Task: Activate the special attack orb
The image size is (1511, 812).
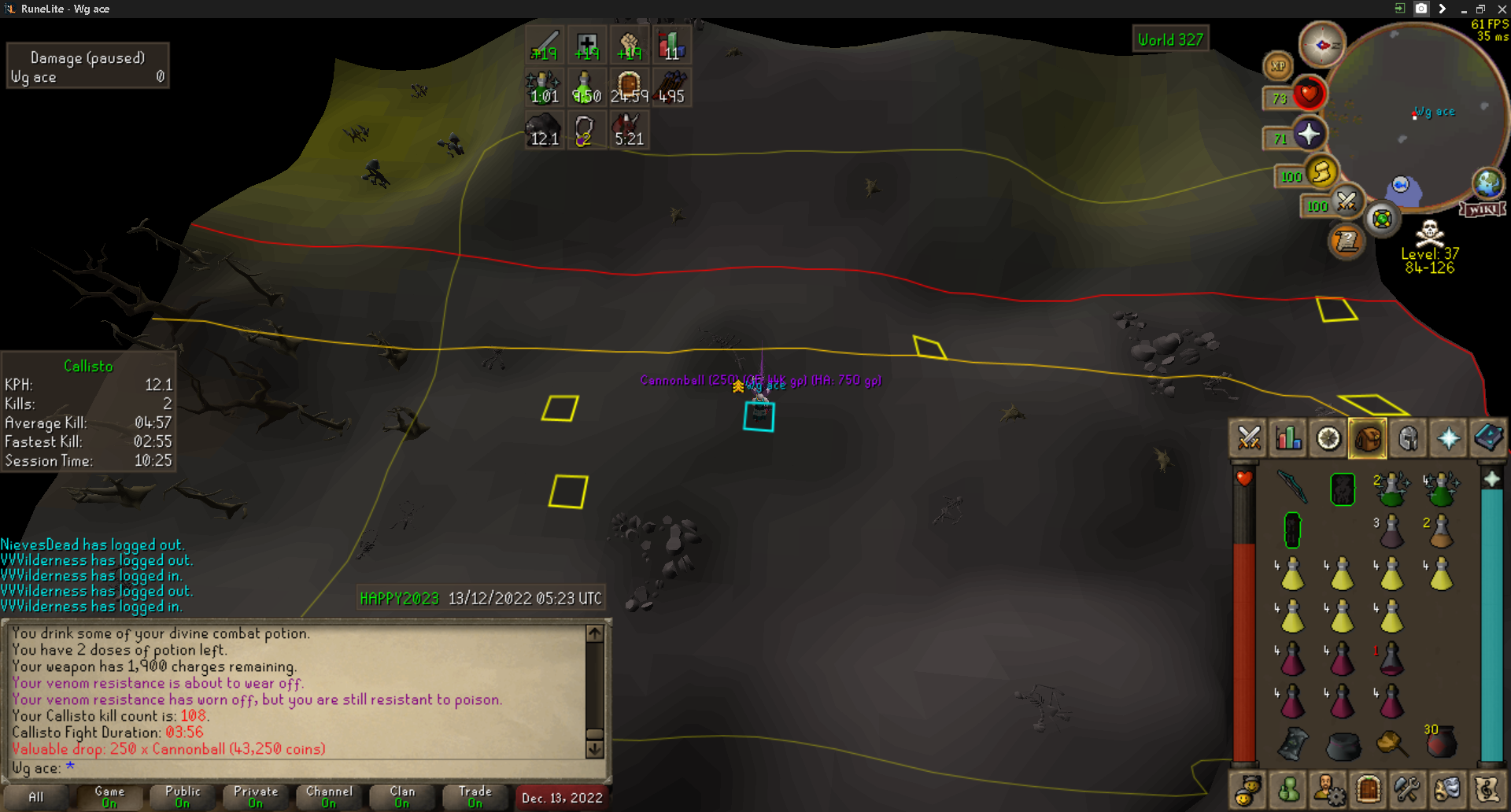Action: click(x=1346, y=202)
